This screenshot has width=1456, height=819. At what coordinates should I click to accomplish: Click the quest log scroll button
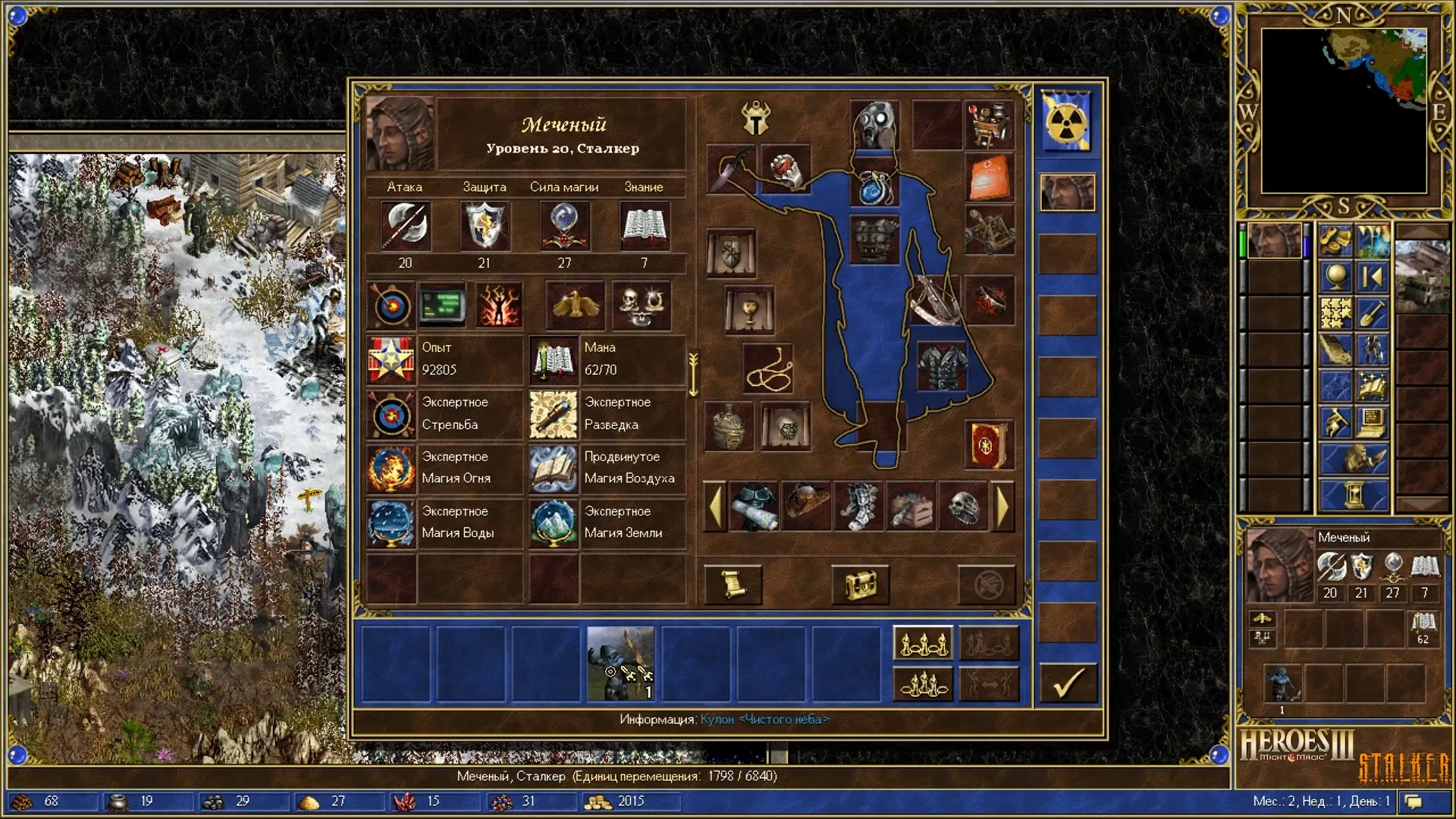[x=733, y=584]
